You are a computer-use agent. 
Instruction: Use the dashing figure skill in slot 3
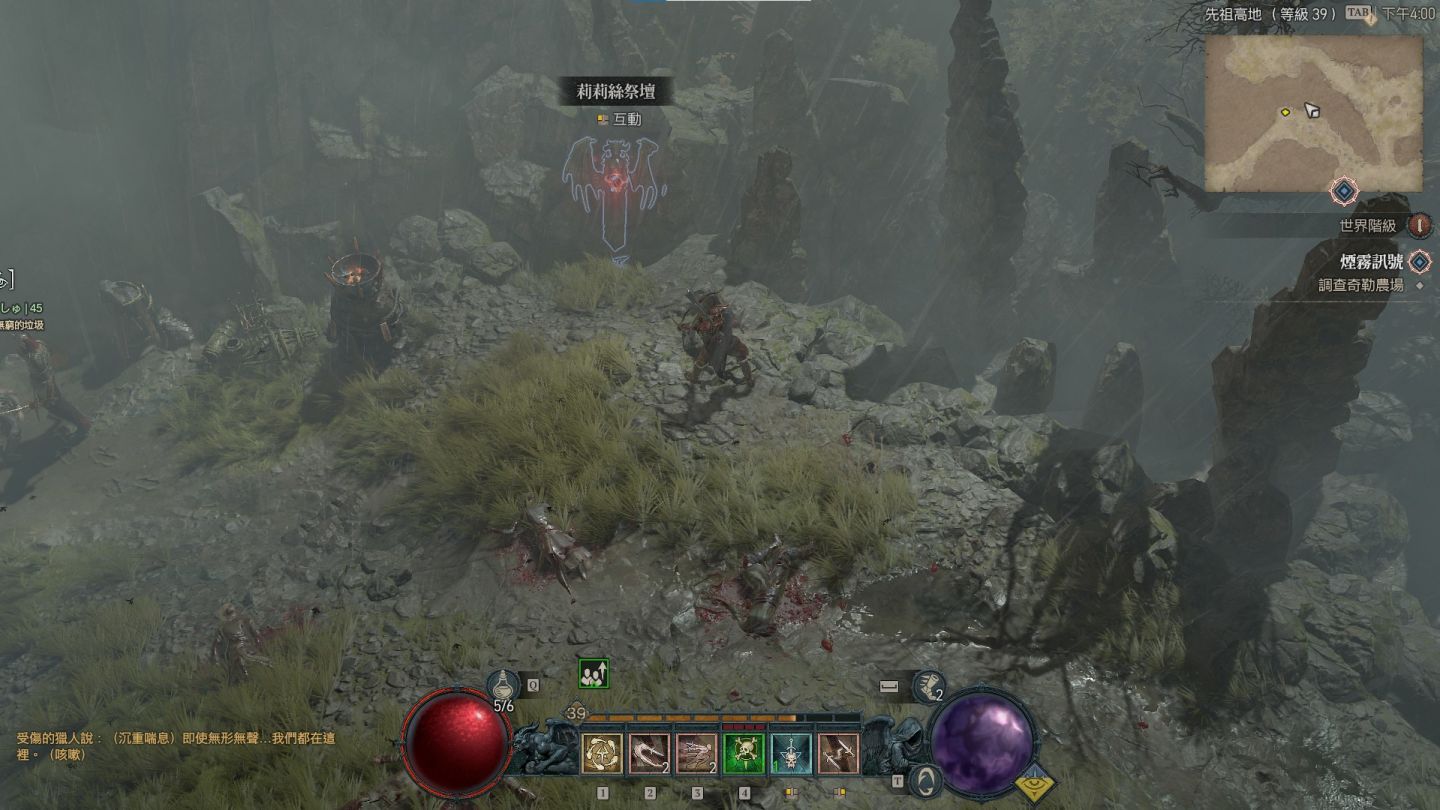click(x=697, y=754)
